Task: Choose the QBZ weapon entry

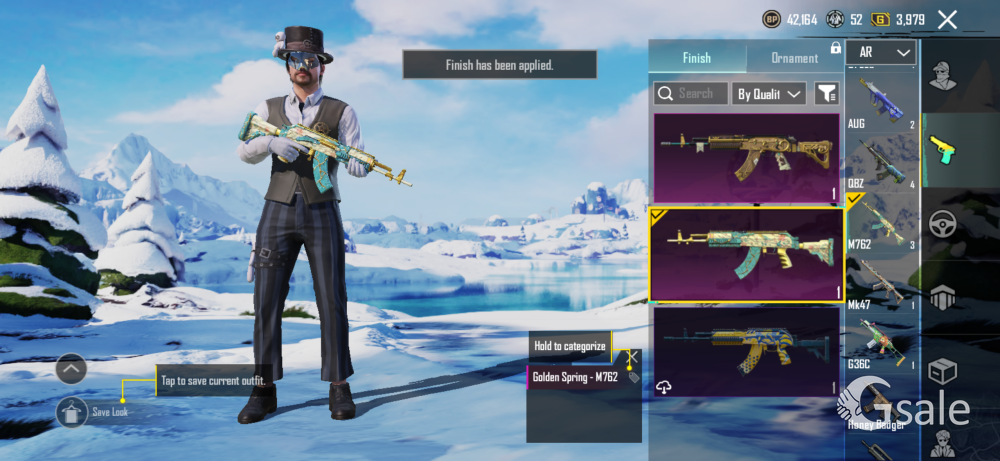Action: click(881, 163)
